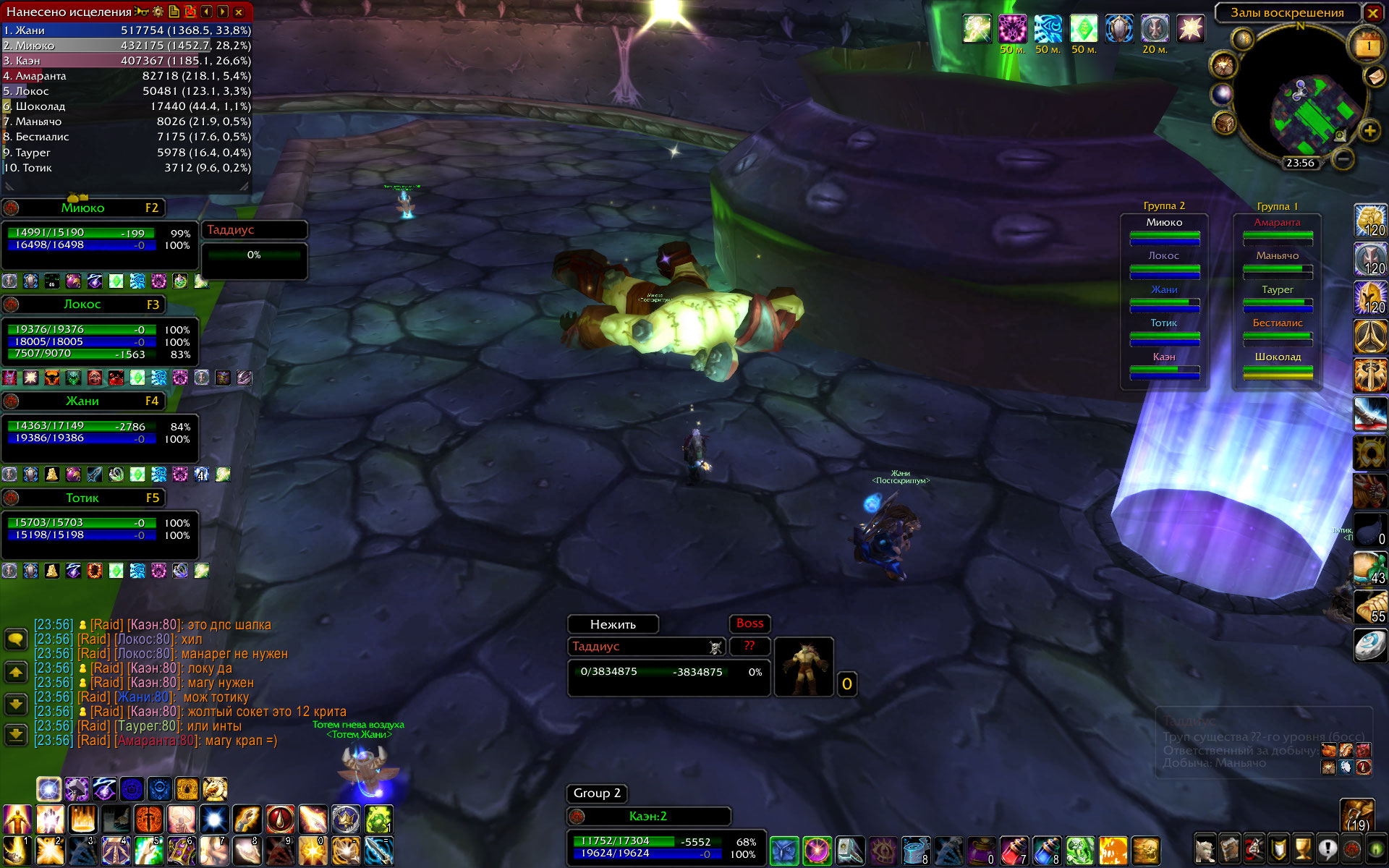Open the mail envelope notification
Screen dimensions: 1389x868
(1374, 77)
